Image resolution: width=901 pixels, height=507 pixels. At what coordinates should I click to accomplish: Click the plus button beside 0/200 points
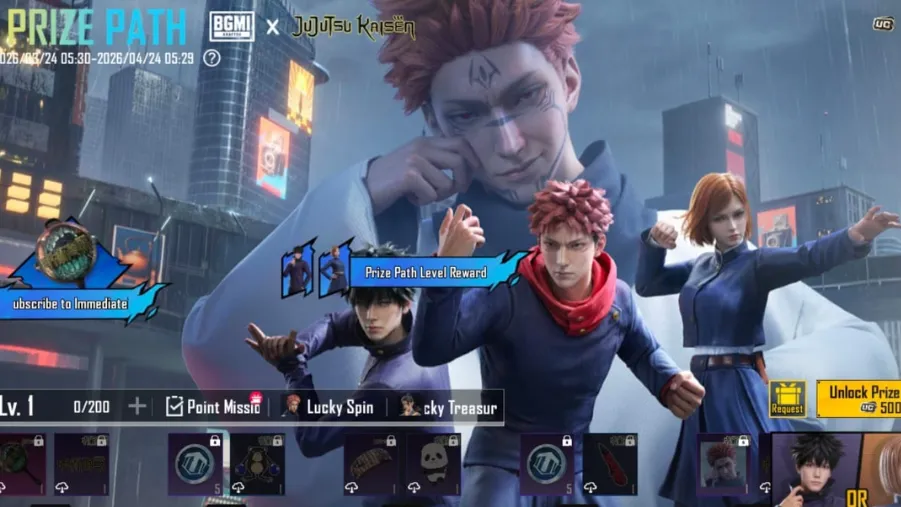point(137,406)
